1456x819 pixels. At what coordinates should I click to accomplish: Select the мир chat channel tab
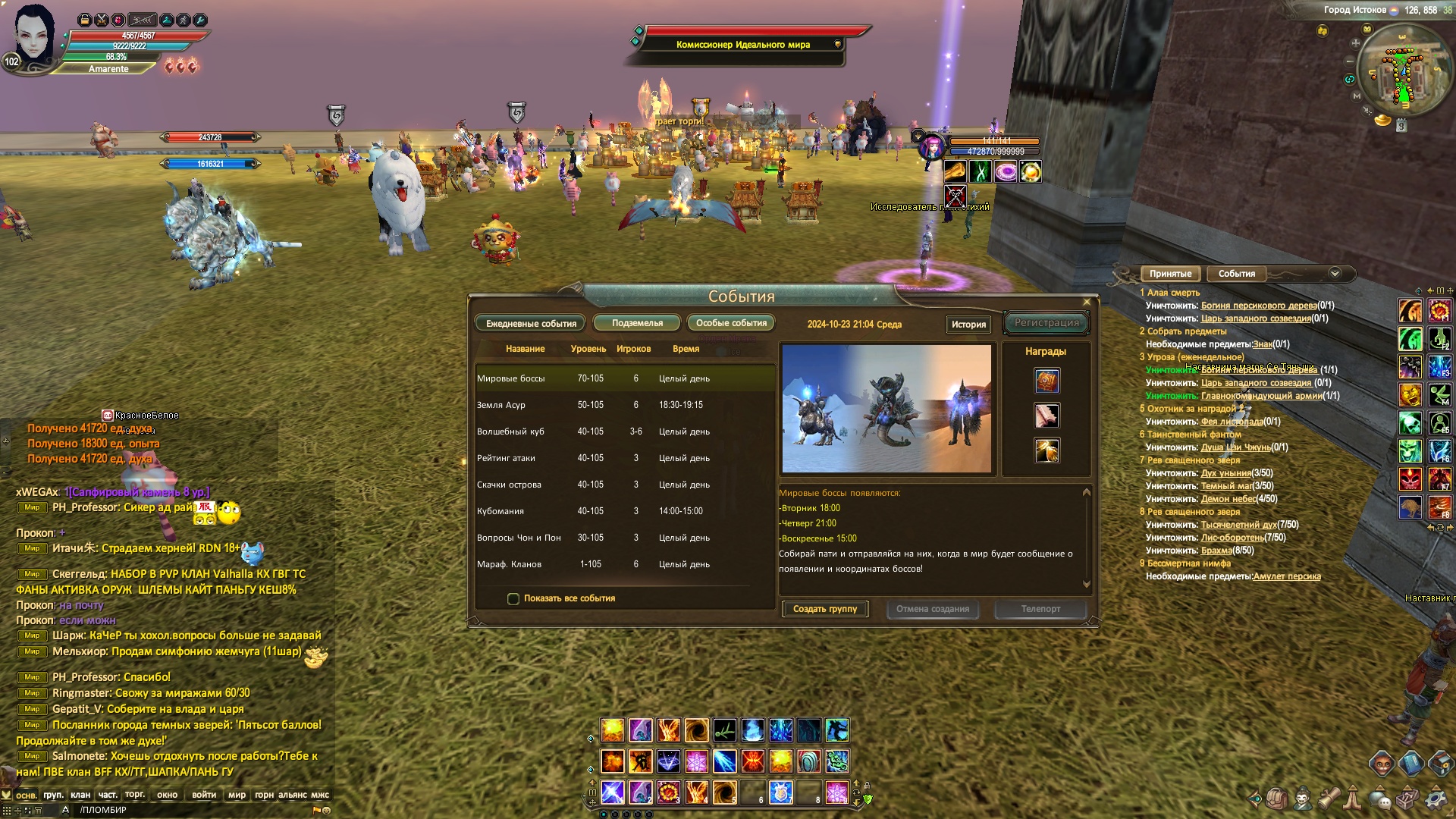[237, 795]
